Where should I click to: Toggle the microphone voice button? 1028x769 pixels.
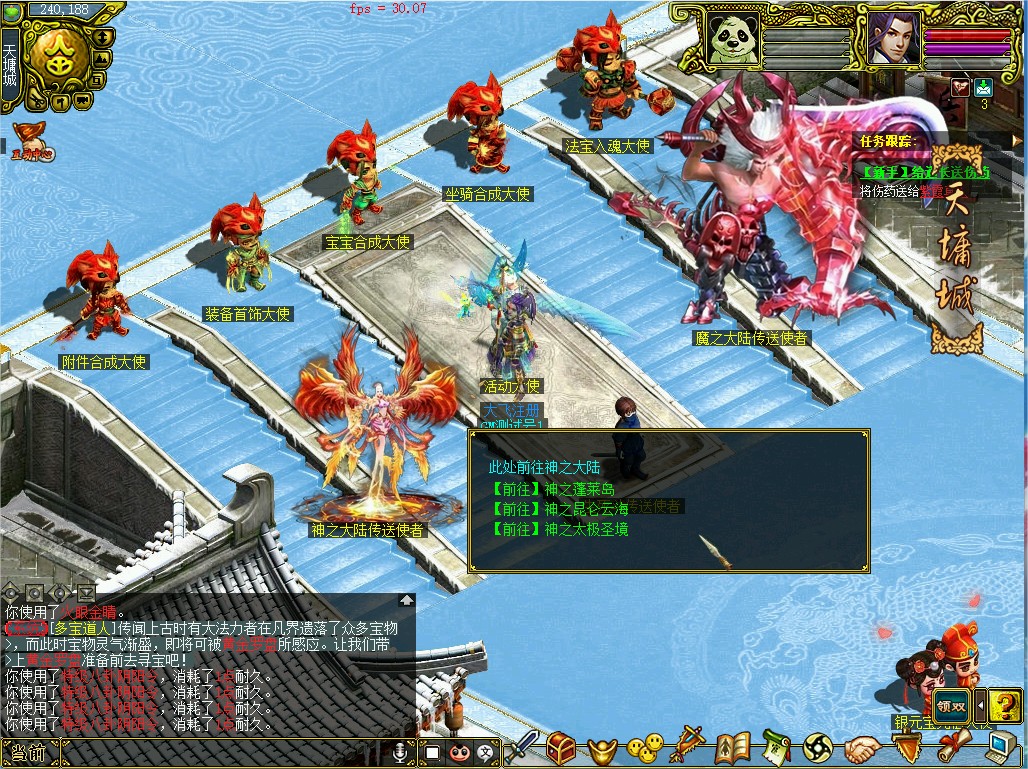pyautogui.click(x=400, y=752)
